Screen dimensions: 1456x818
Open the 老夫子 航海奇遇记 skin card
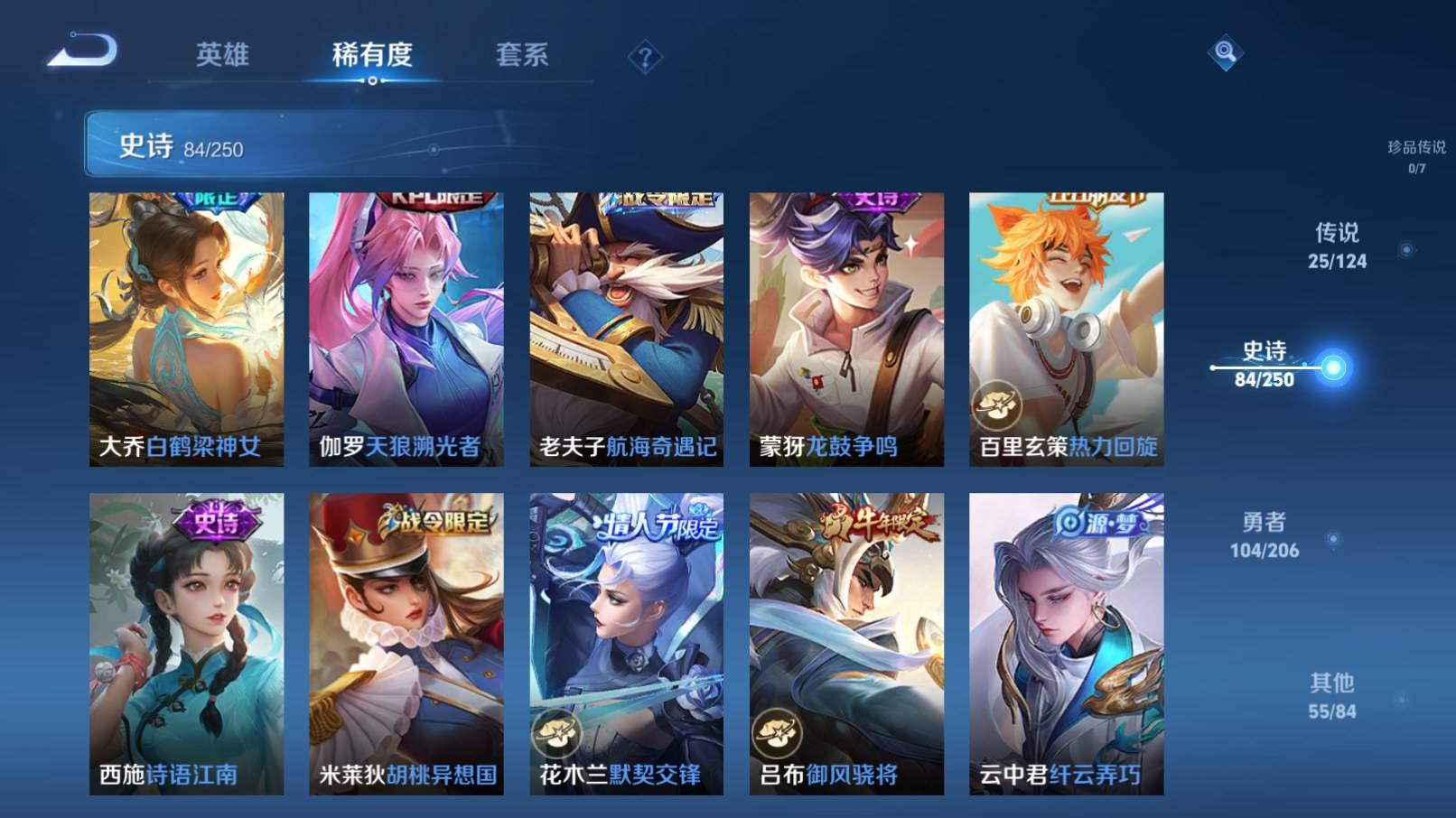tap(626, 330)
